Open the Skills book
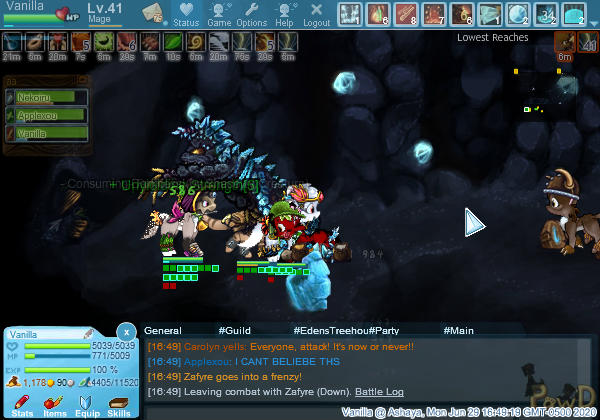 [x=118, y=405]
